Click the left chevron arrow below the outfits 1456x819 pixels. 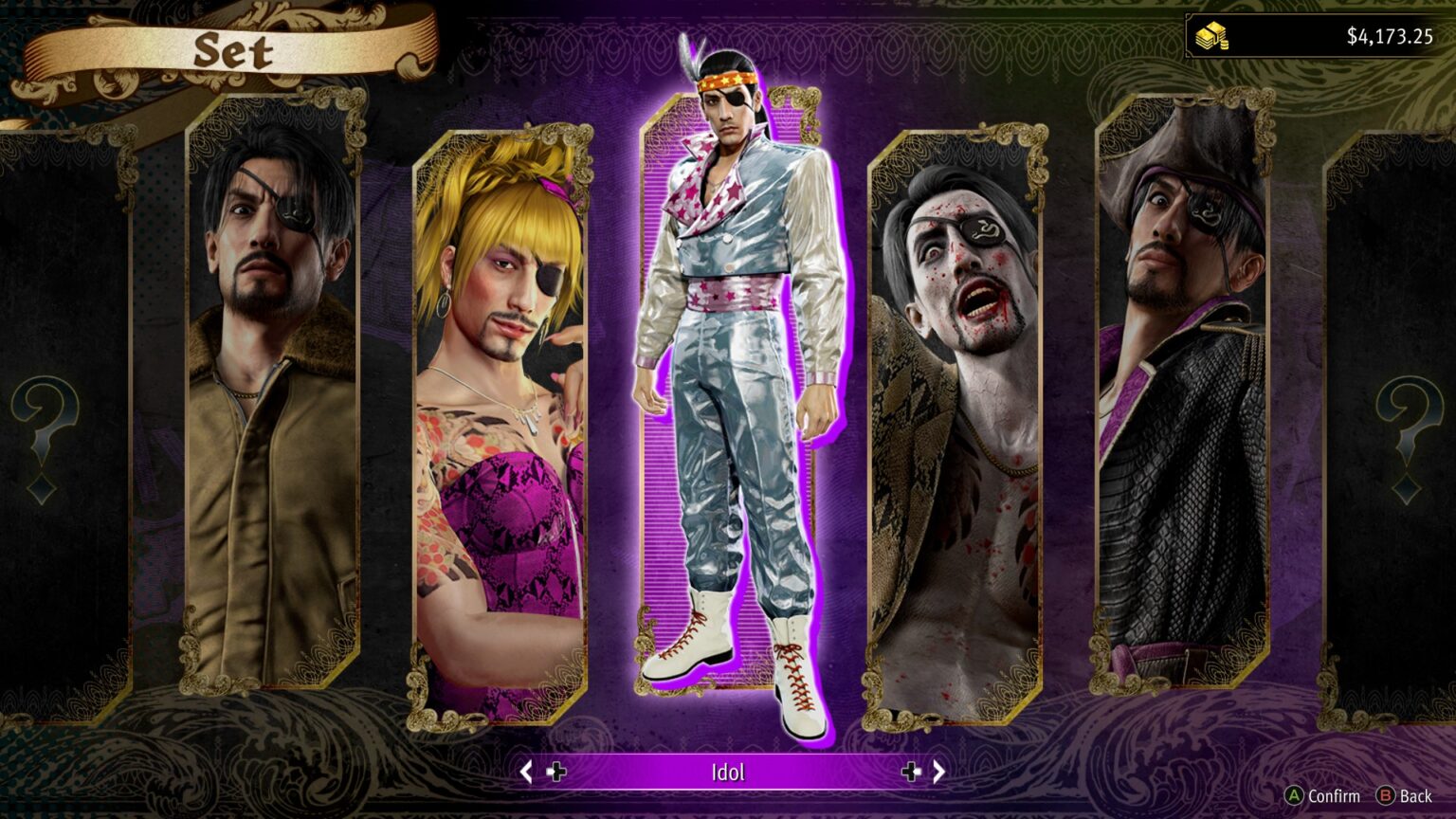tap(527, 773)
